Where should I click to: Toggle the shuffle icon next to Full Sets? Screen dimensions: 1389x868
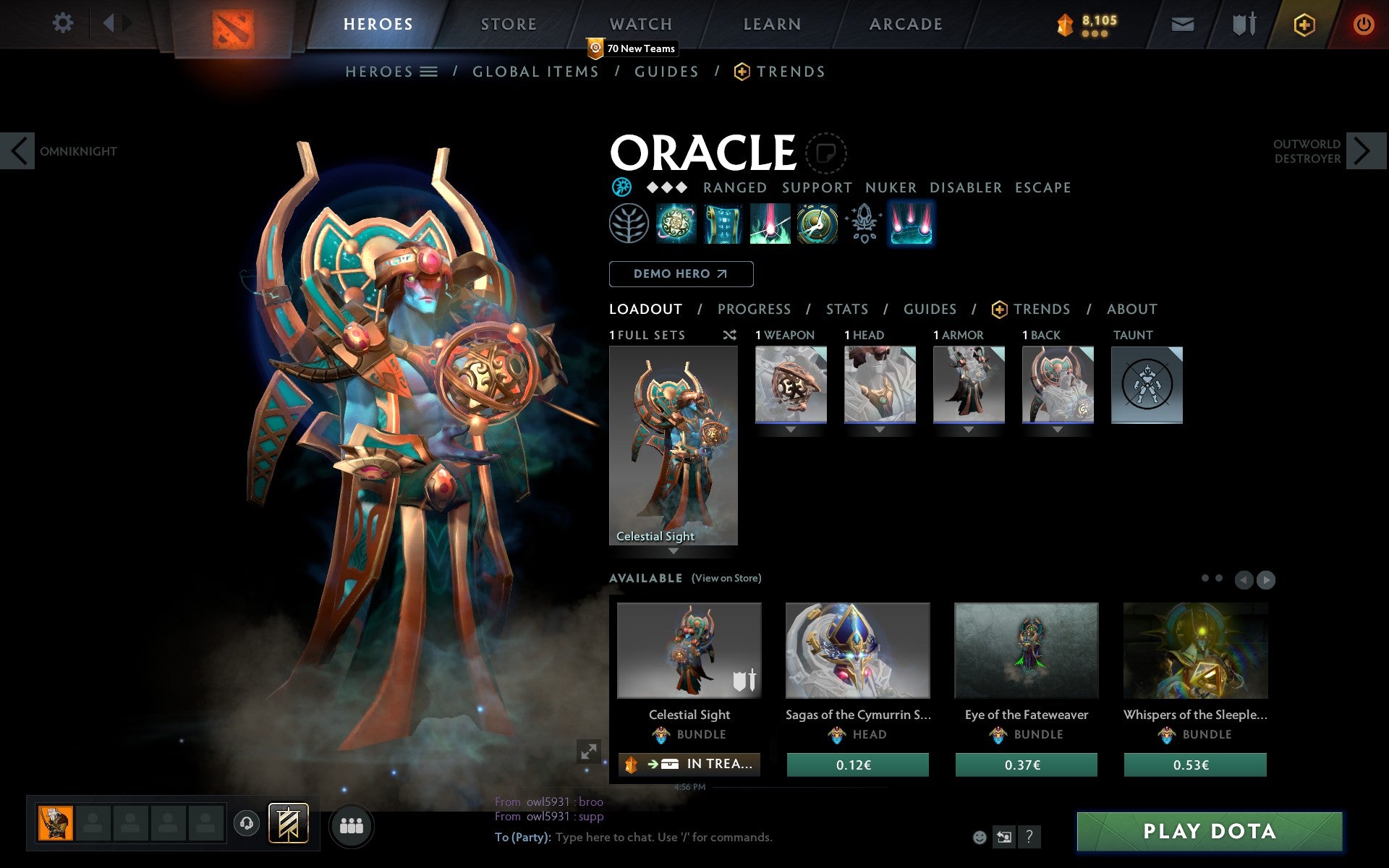(x=729, y=335)
